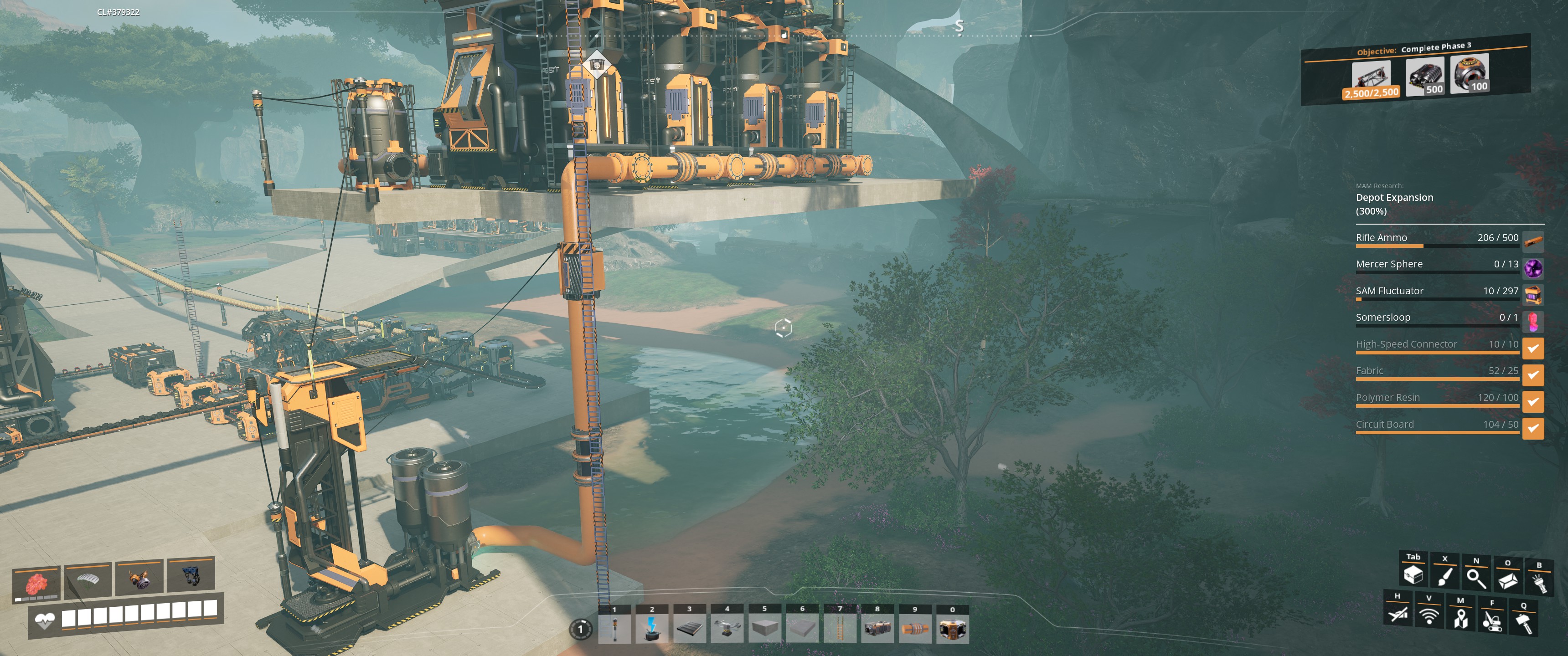Click the Wi-Fi signal icon

1429,615
